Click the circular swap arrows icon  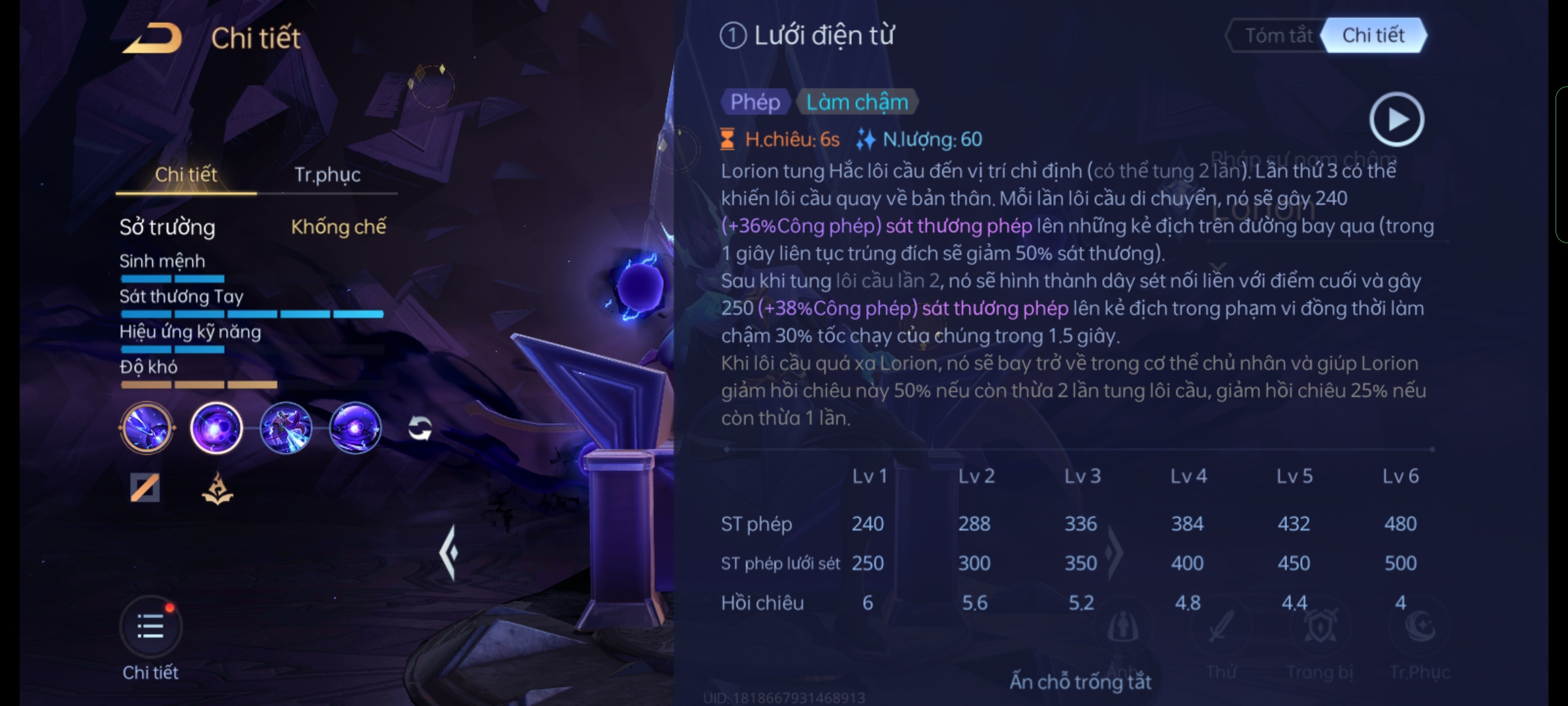point(420,429)
